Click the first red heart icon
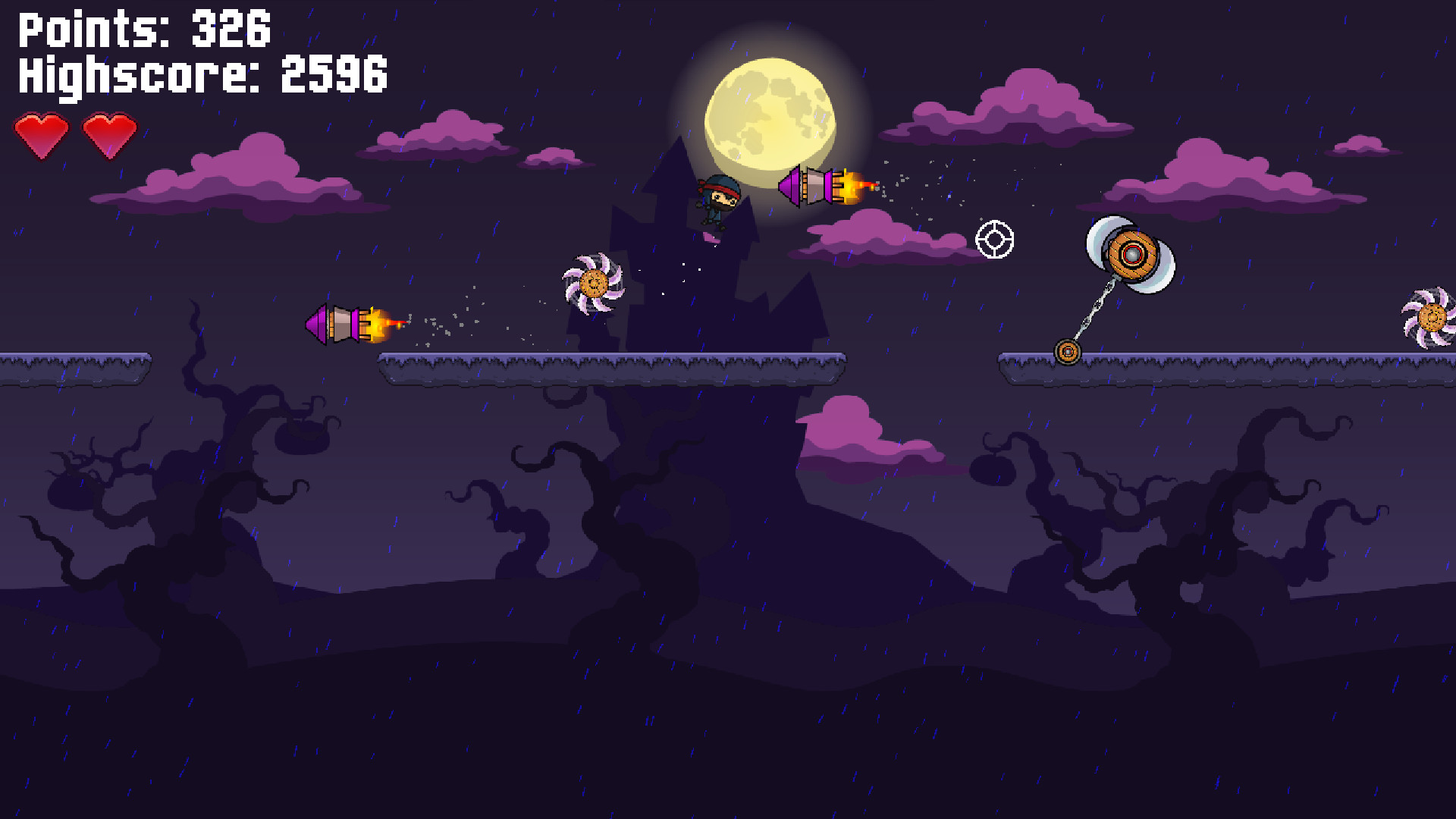The image size is (1456, 819). [x=42, y=134]
